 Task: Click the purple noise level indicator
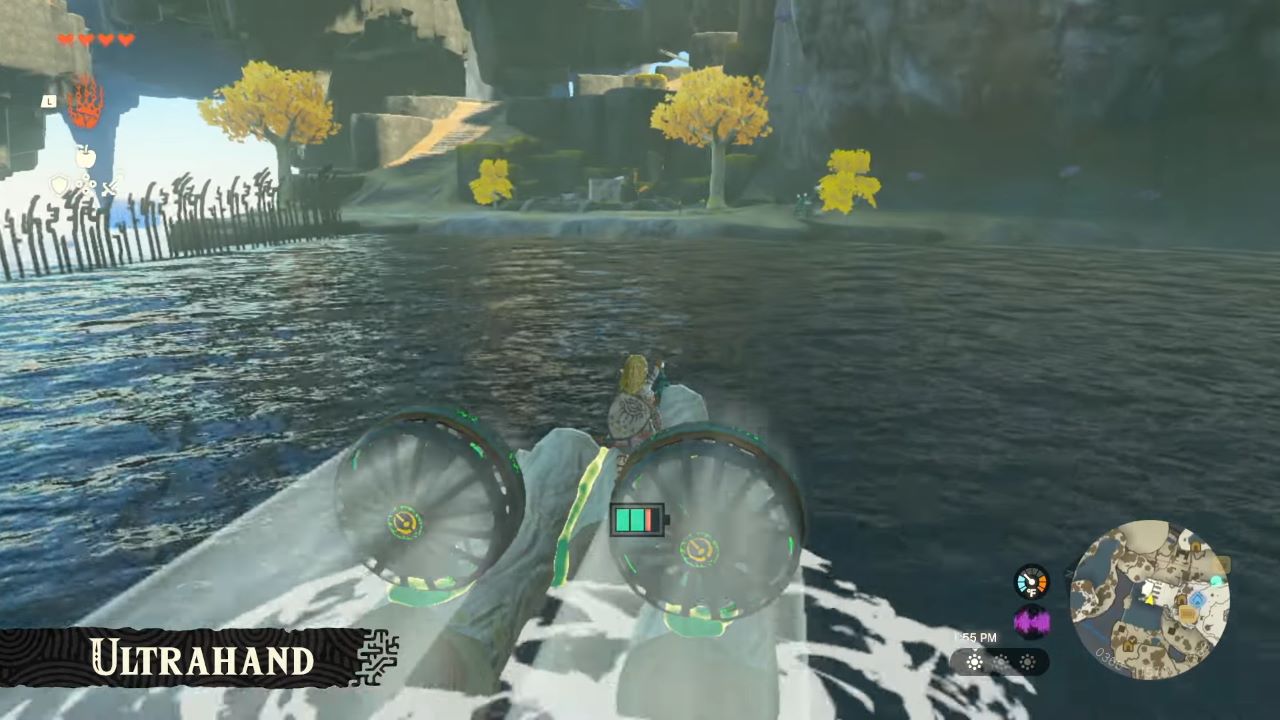pyautogui.click(x=1031, y=620)
